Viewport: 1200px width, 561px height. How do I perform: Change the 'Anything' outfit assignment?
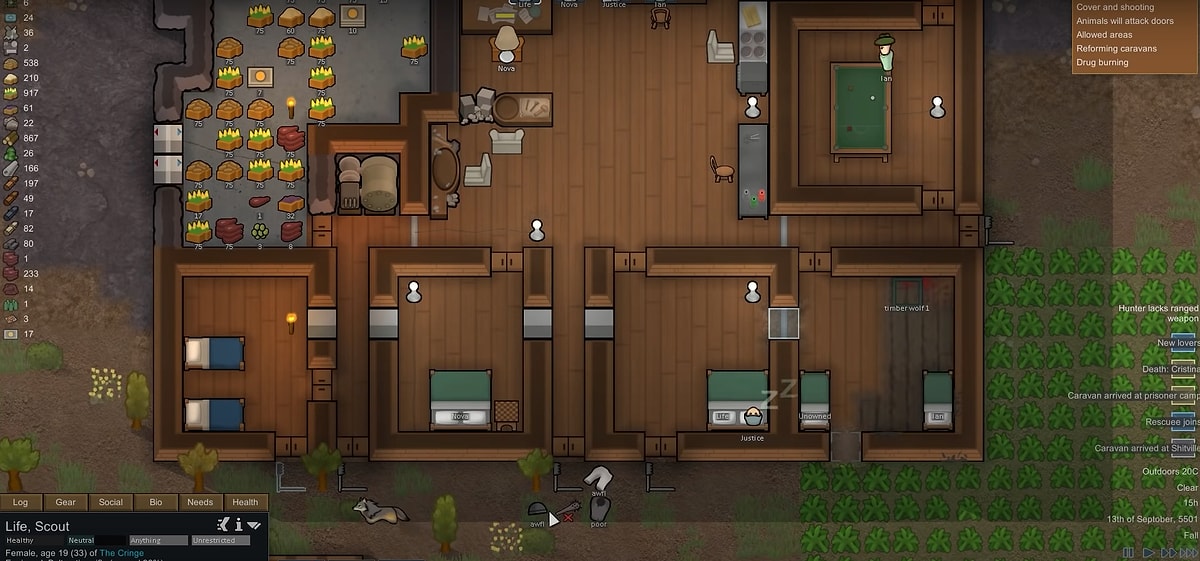click(158, 541)
